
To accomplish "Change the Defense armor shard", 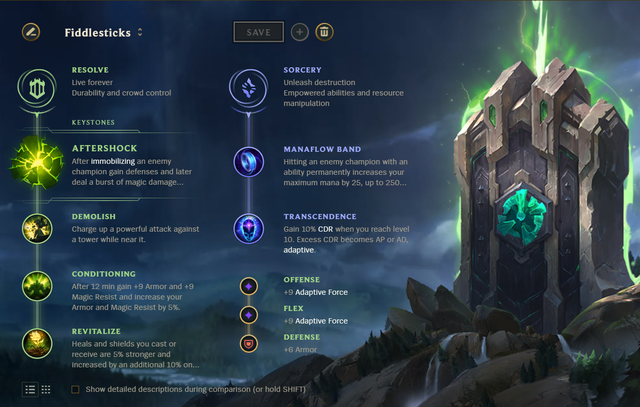I will pyautogui.click(x=248, y=343).
